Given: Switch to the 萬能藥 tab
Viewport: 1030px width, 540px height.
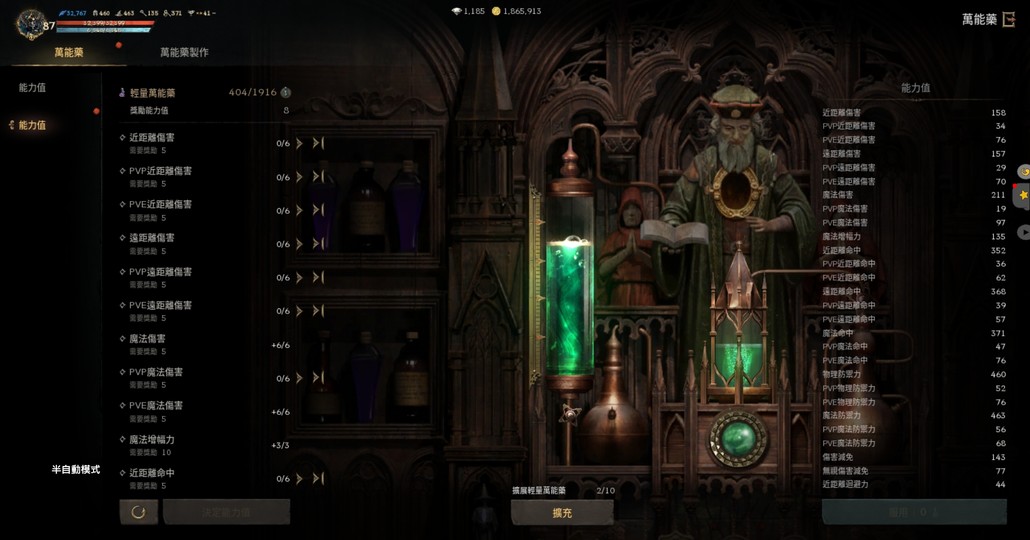Looking at the screenshot, I should pos(69,52).
